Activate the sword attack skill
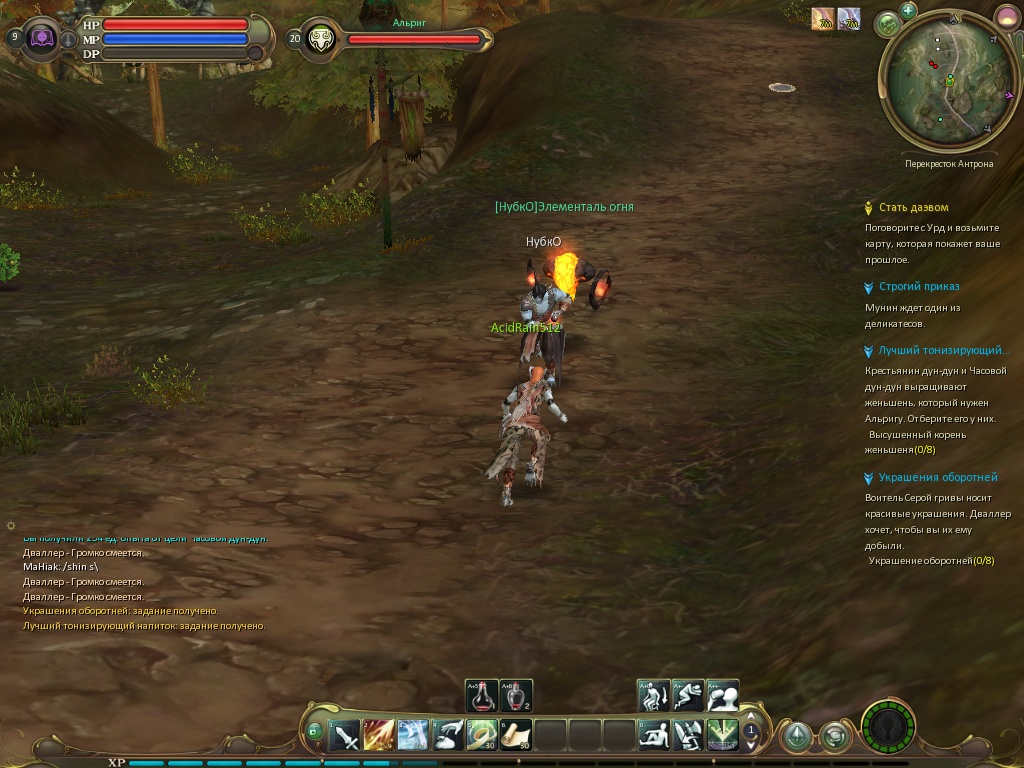This screenshot has width=1024, height=768. (x=345, y=736)
